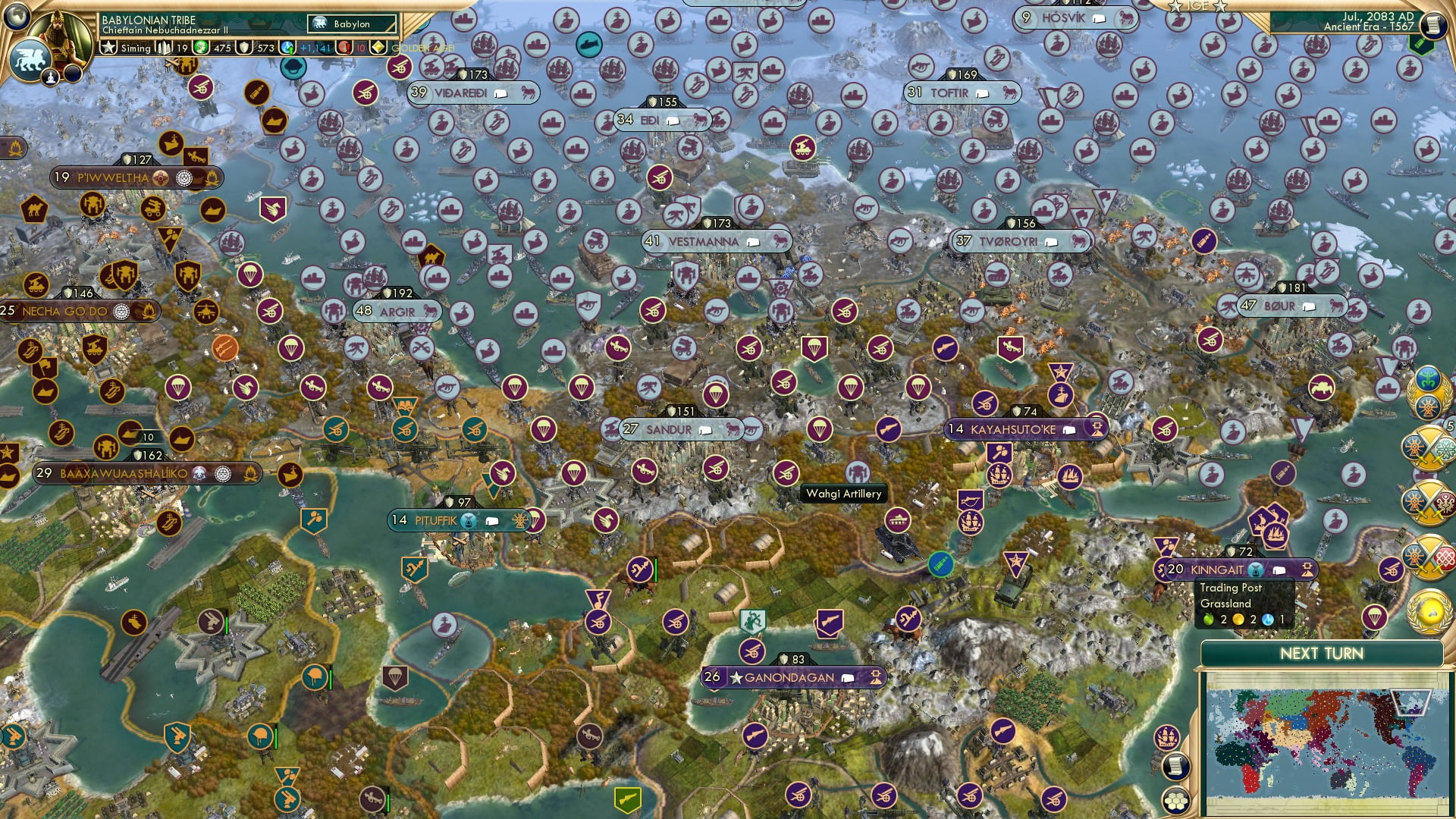Expand Kinngait's production speech bubble
Viewport: 1456px width, 819px height.
tap(1279, 571)
